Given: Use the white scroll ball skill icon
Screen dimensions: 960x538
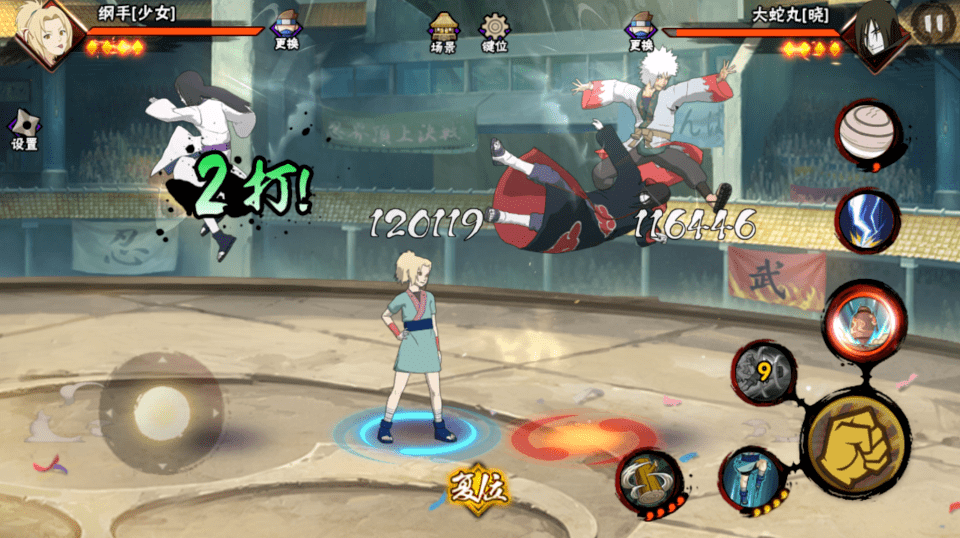Looking at the screenshot, I should [x=866, y=133].
